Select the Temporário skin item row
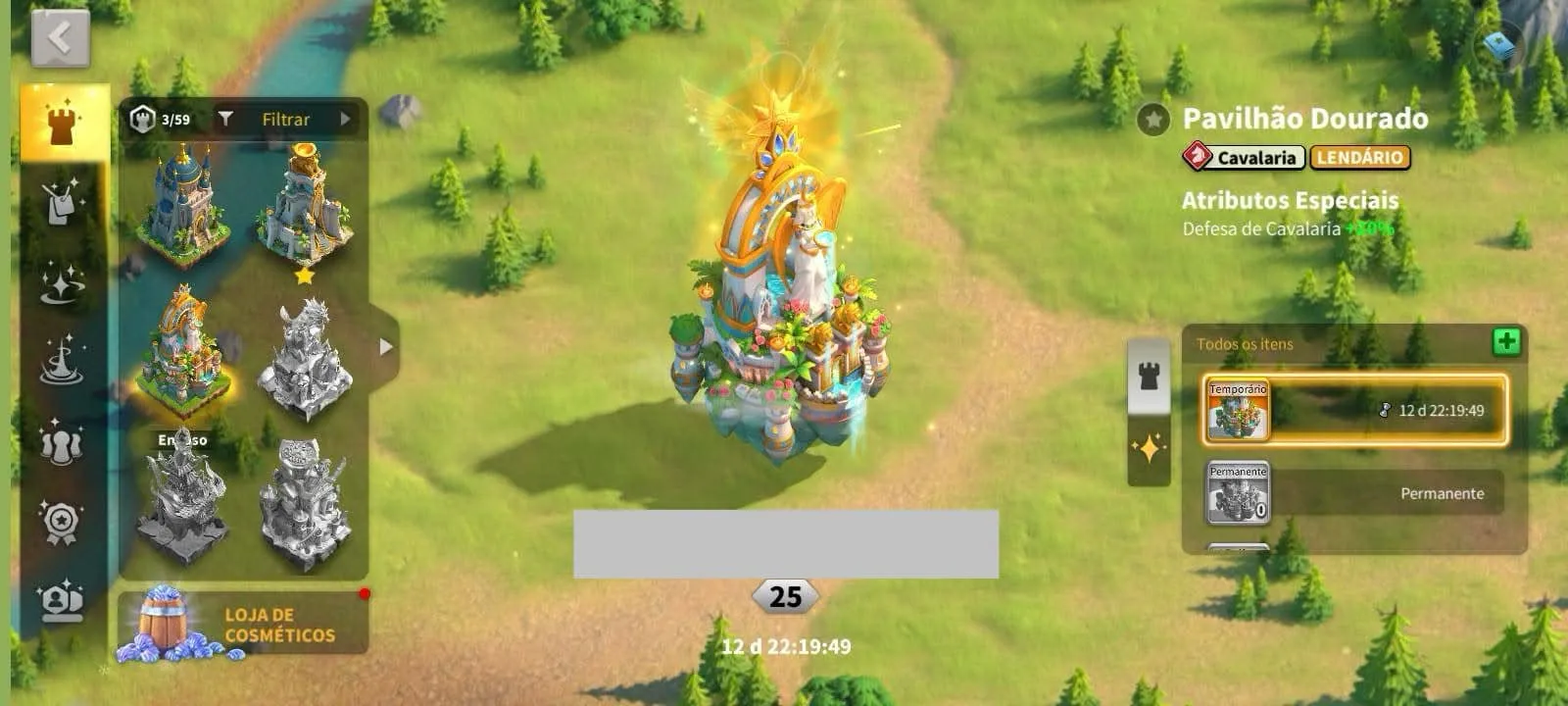 [1355, 411]
